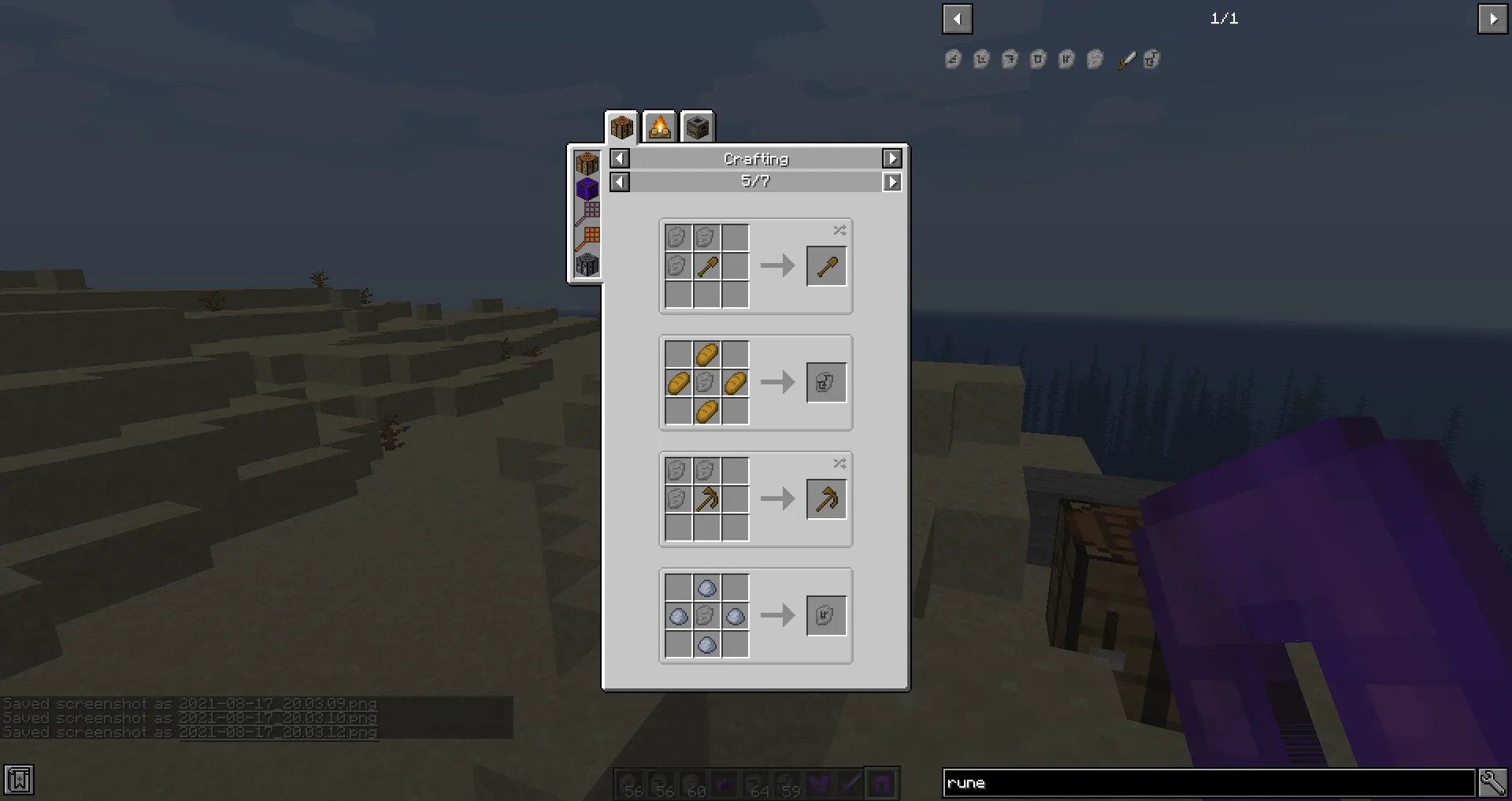The width and height of the screenshot is (1512, 801).
Task: Switch to the smoker recipe category
Action: coord(697,126)
